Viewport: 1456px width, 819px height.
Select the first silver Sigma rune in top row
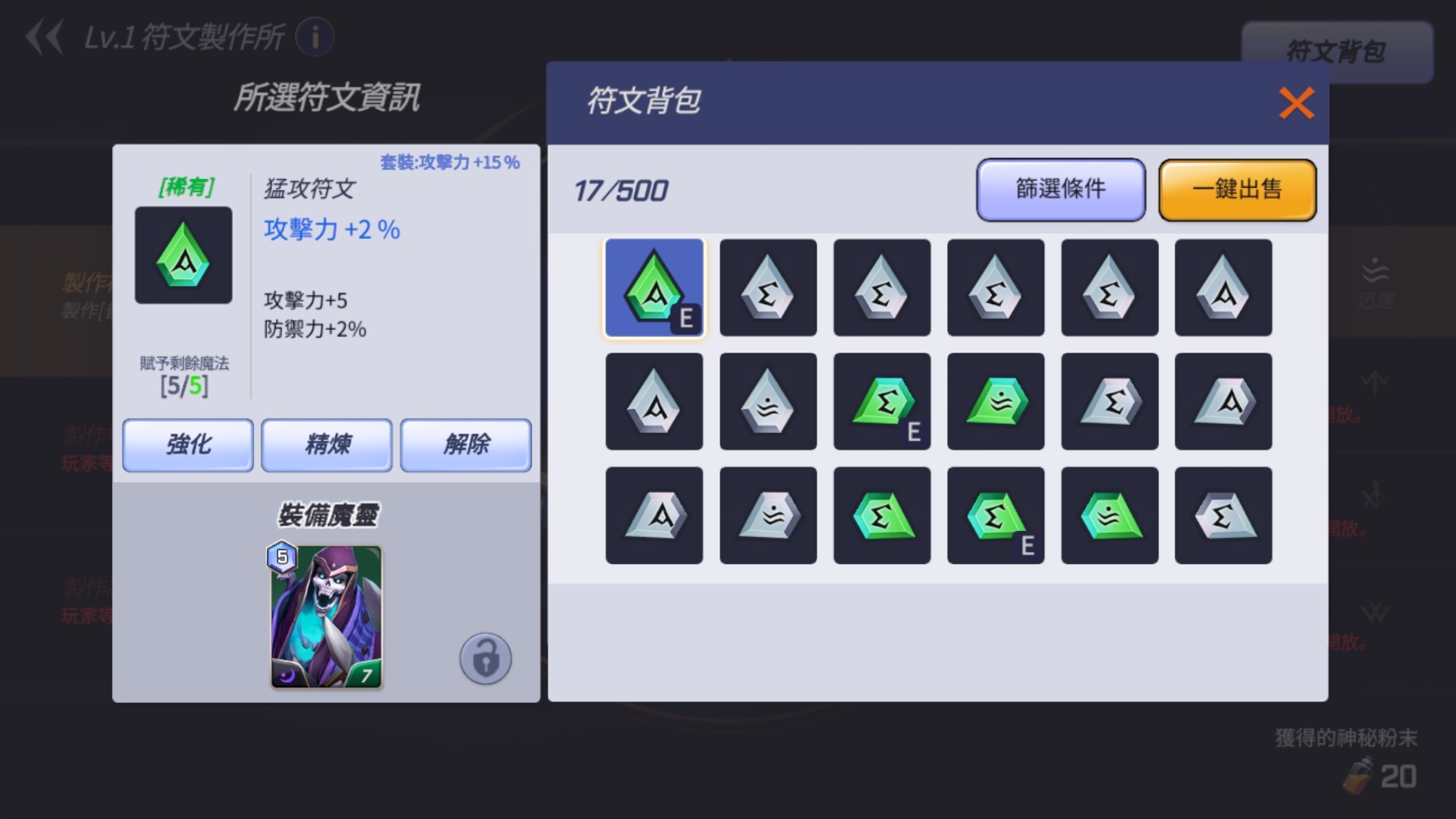(767, 288)
